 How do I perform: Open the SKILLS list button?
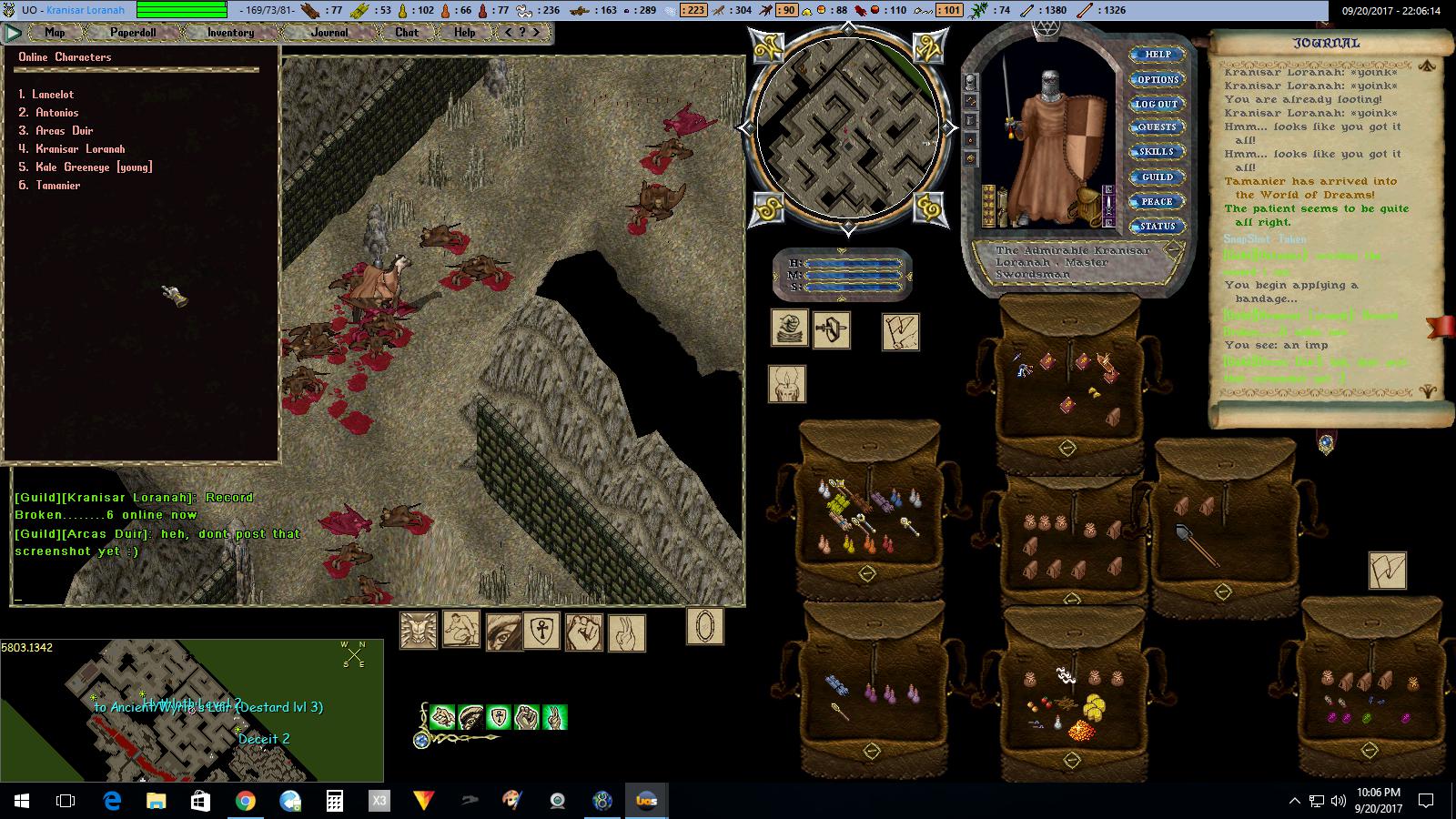pos(1157,152)
